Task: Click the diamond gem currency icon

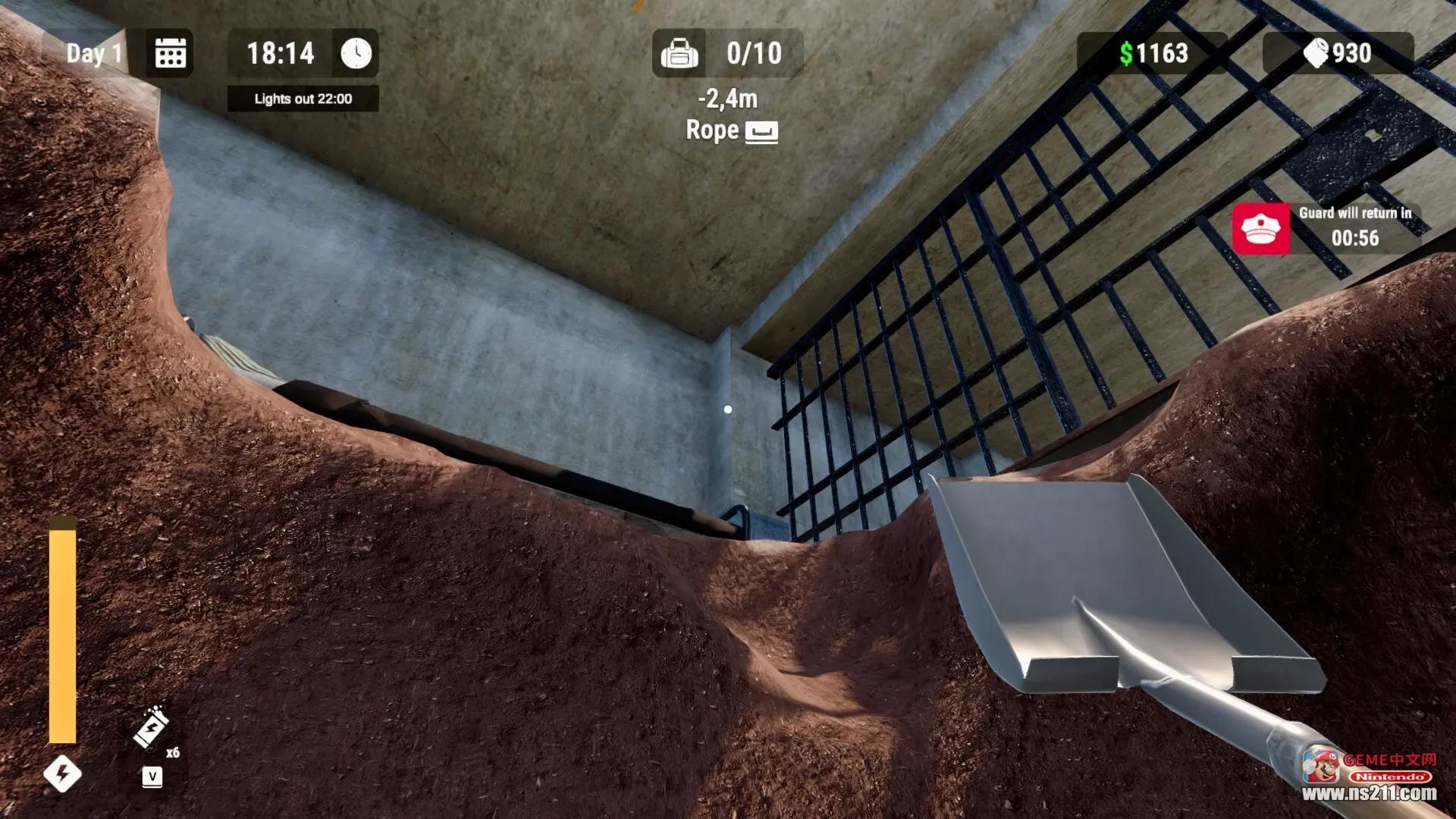Action: tap(1316, 53)
